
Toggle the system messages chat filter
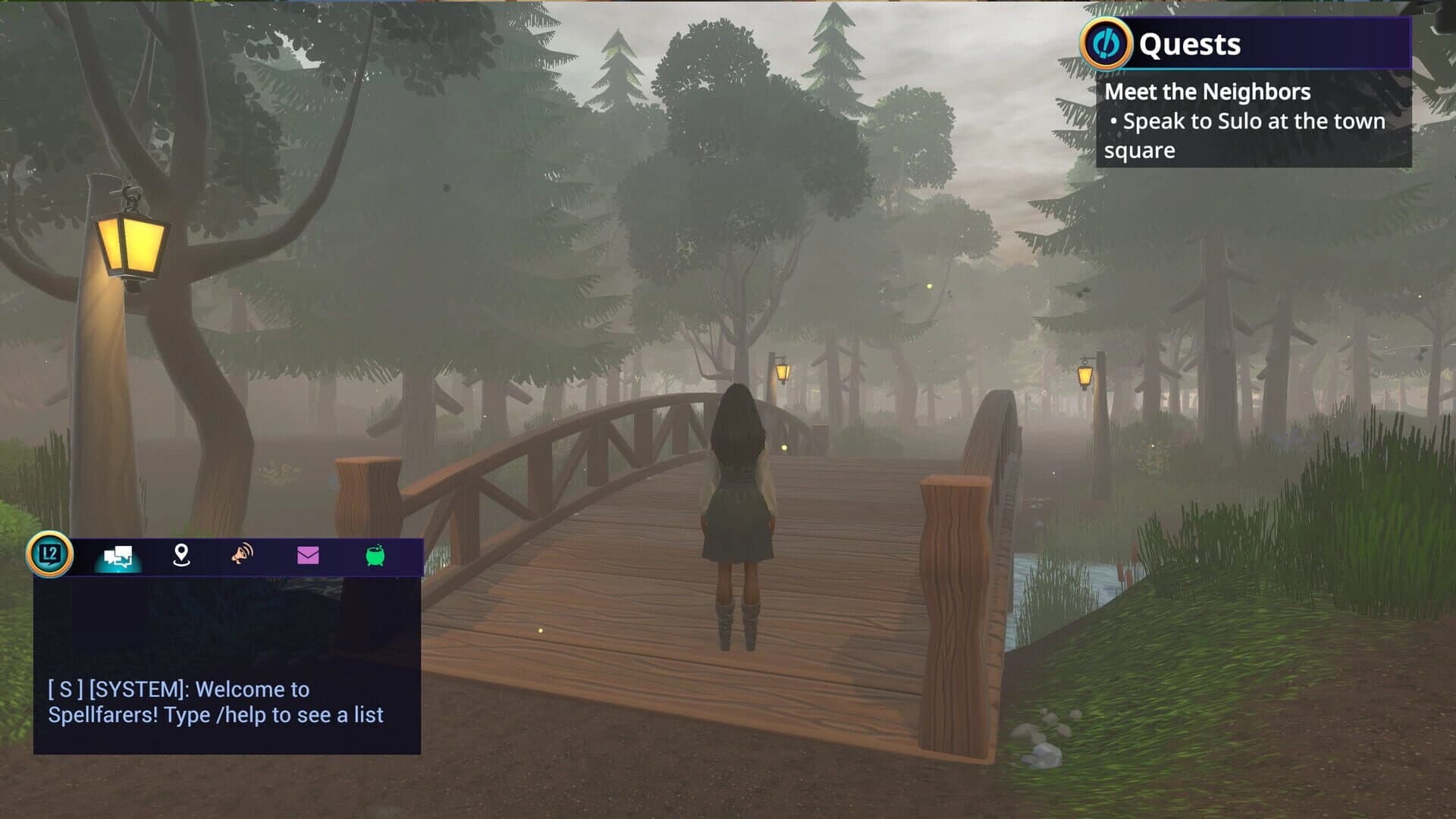pos(118,557)
